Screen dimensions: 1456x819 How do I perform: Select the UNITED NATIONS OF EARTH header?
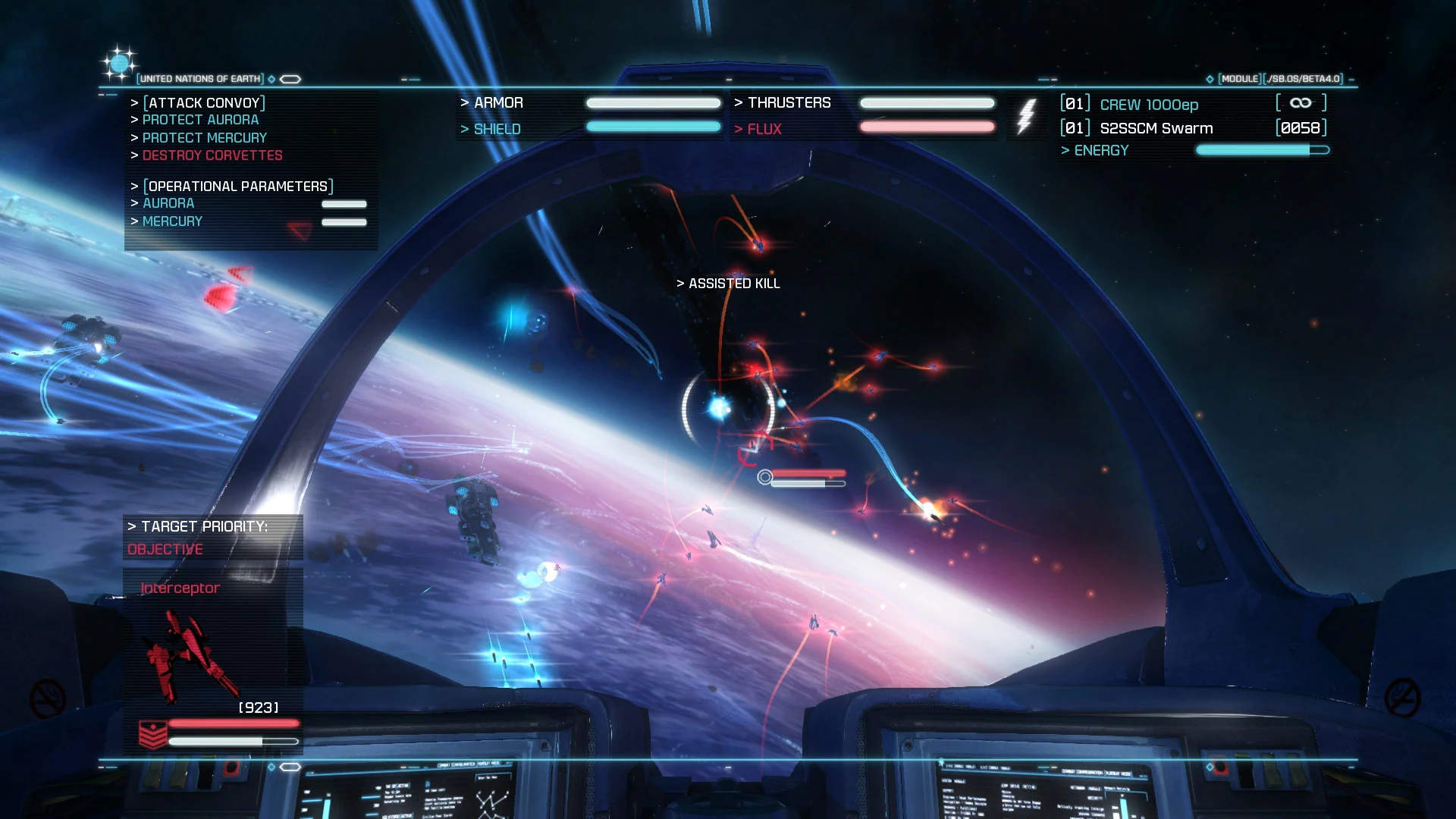click(199, 78)
